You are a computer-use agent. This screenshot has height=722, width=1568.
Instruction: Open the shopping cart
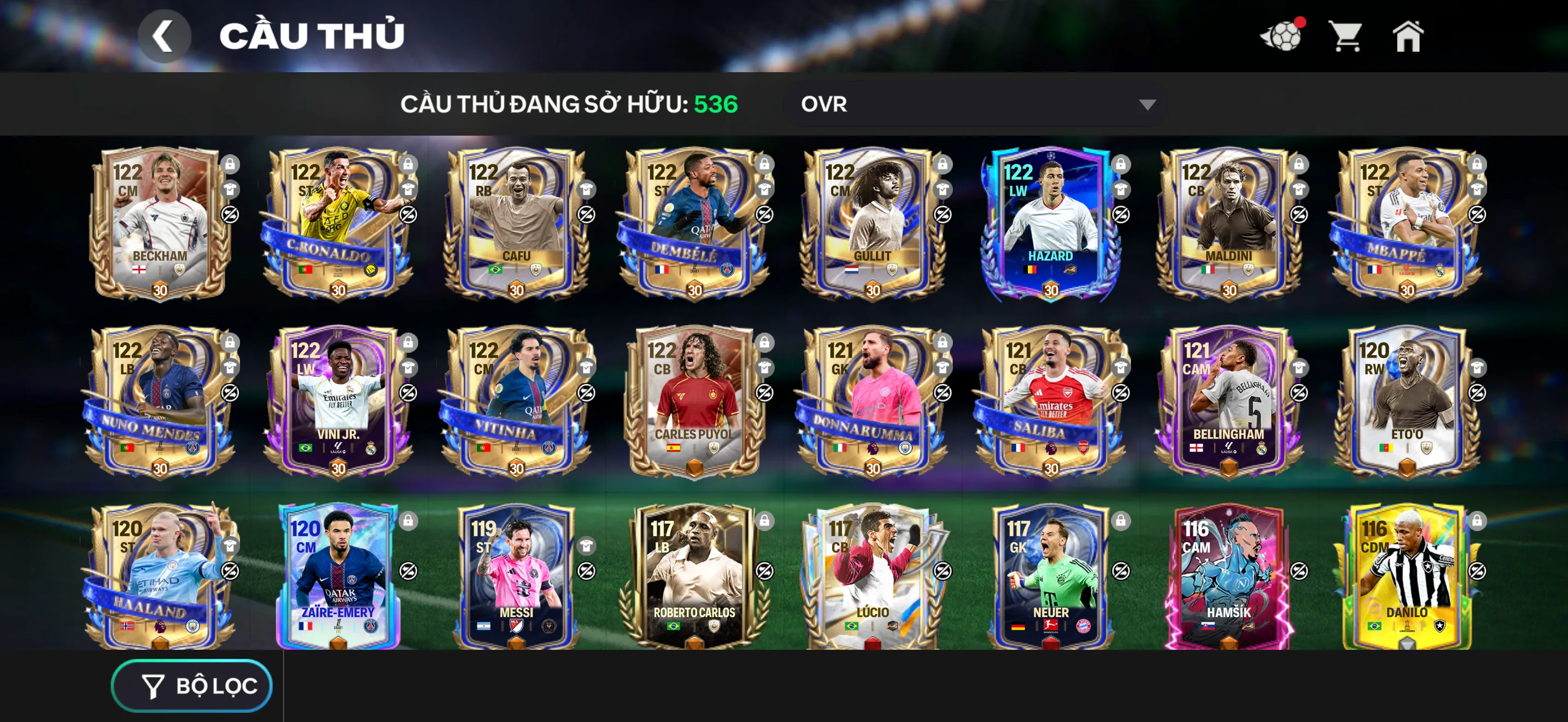[x=1347, y=37]
